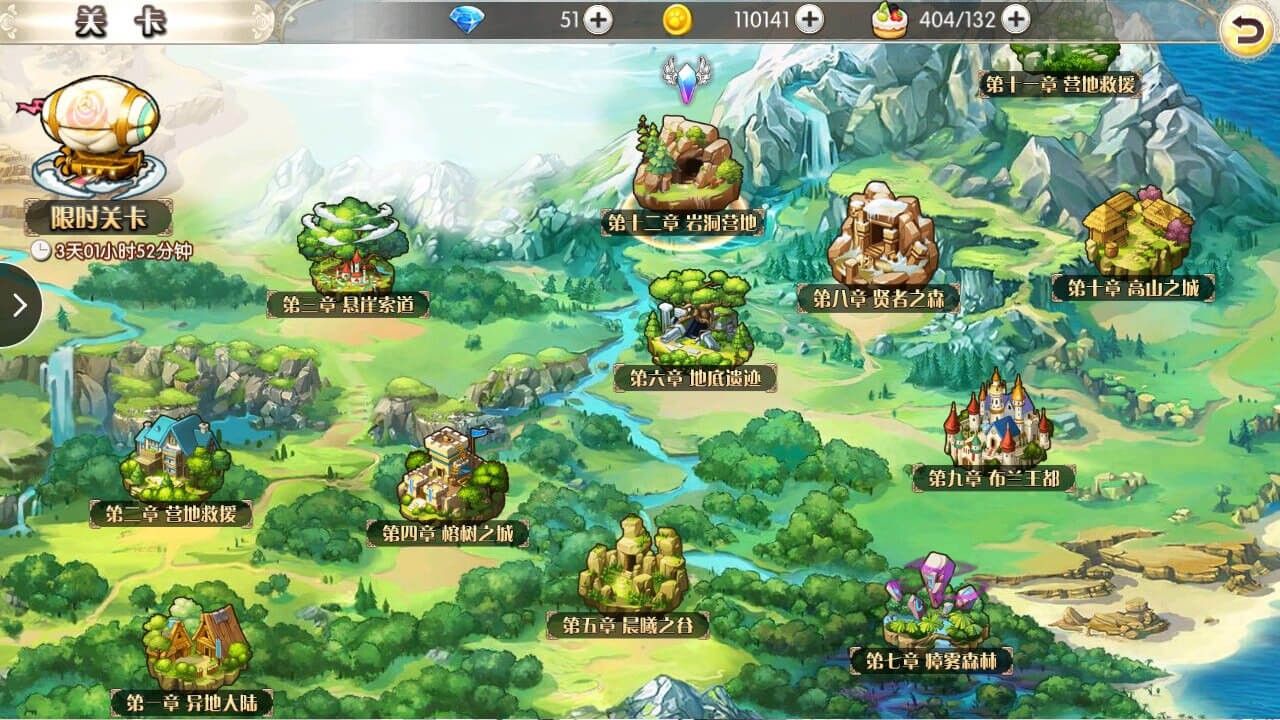Enter Chapter 11 营地救援
The height and width of the screenshot is (720, 1280).
(x=1061, y=72)
